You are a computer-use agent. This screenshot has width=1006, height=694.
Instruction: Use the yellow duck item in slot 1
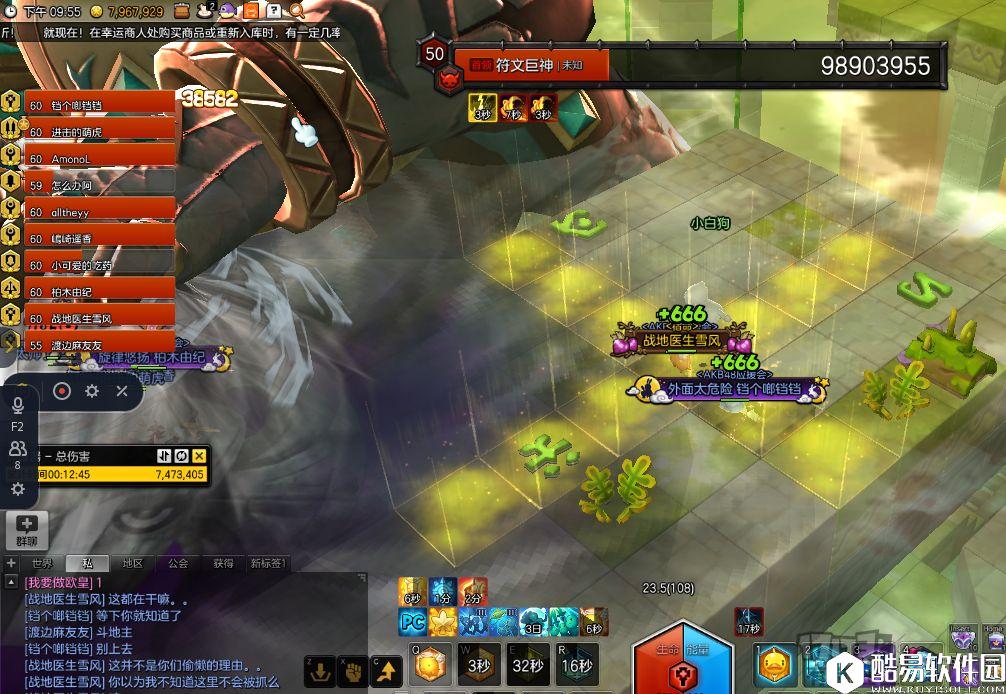click(x=775, y=665)
